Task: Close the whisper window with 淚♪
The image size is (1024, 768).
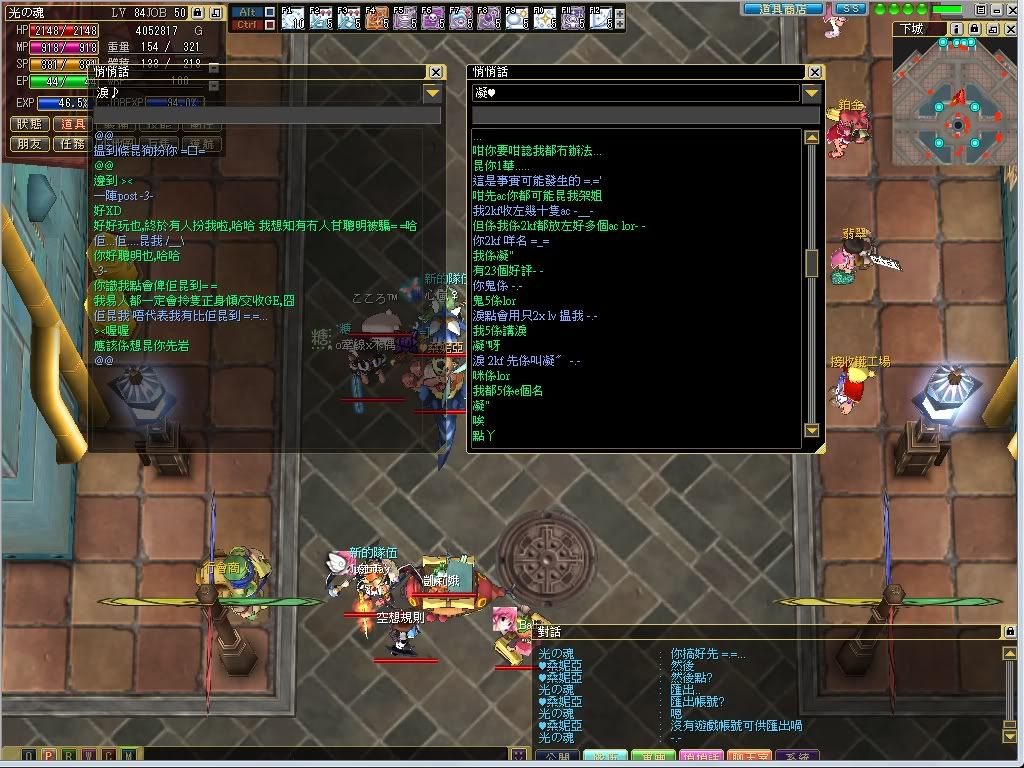Action: pyautogui.click(x=435, y=72)
